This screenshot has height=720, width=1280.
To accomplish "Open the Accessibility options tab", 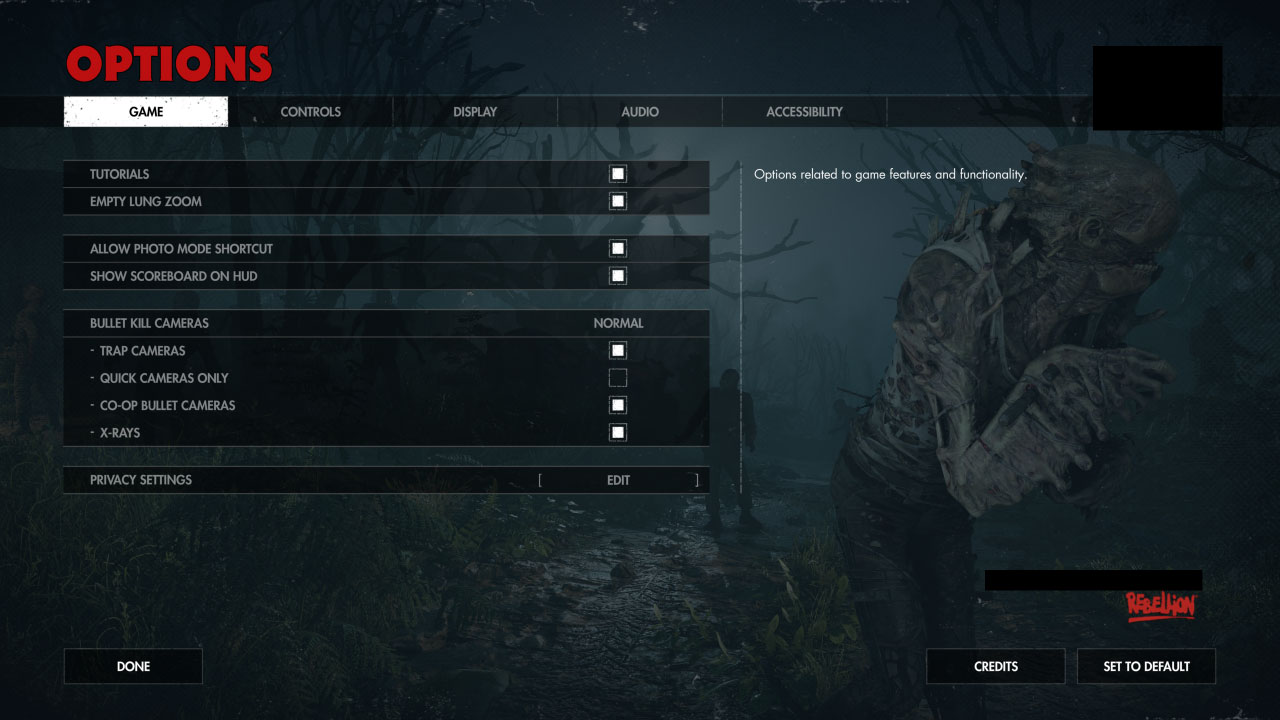I will point(804,111).
